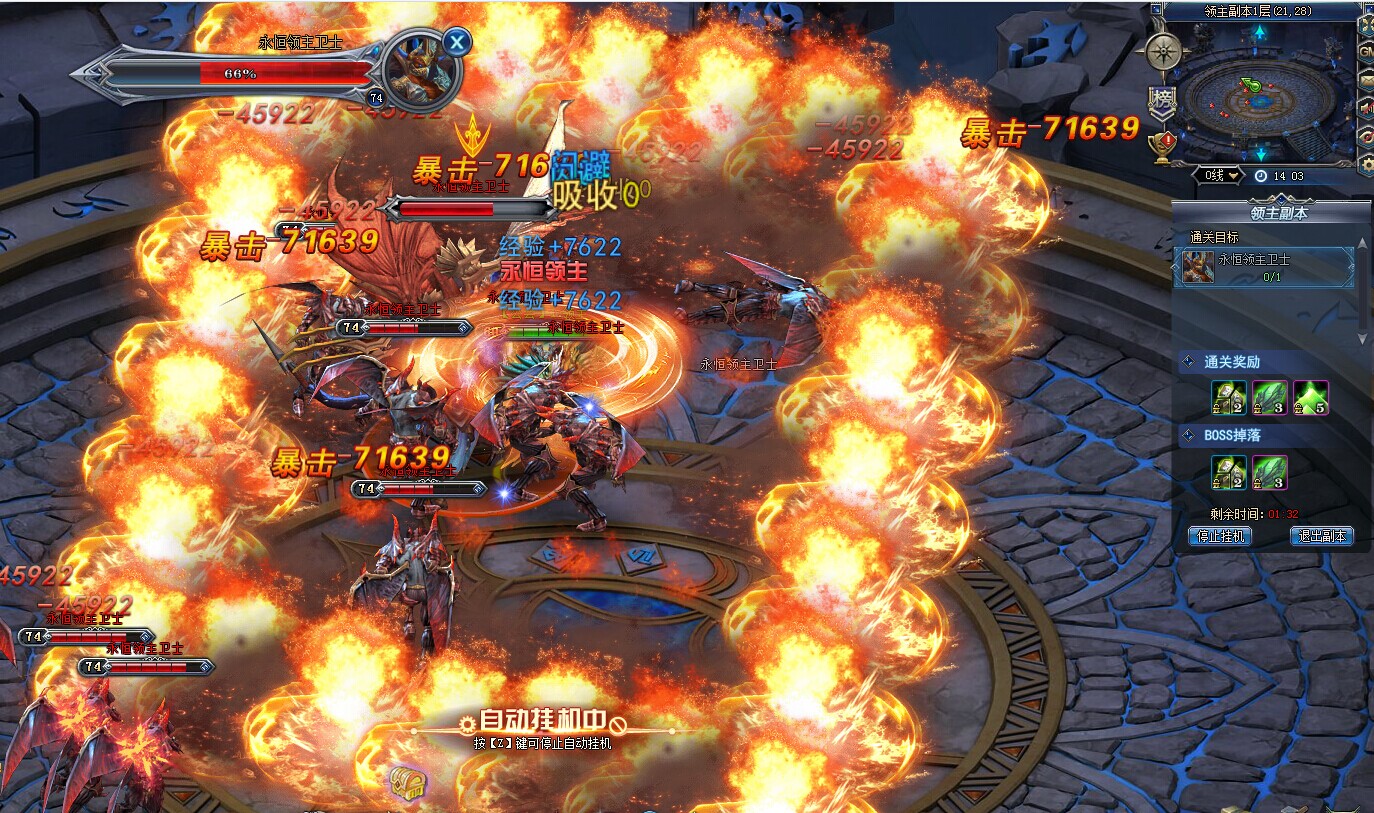This screenshot has height=813, width=1374.
Task: Open the 0线 channel dropdown
Action: click(1221, 175)
